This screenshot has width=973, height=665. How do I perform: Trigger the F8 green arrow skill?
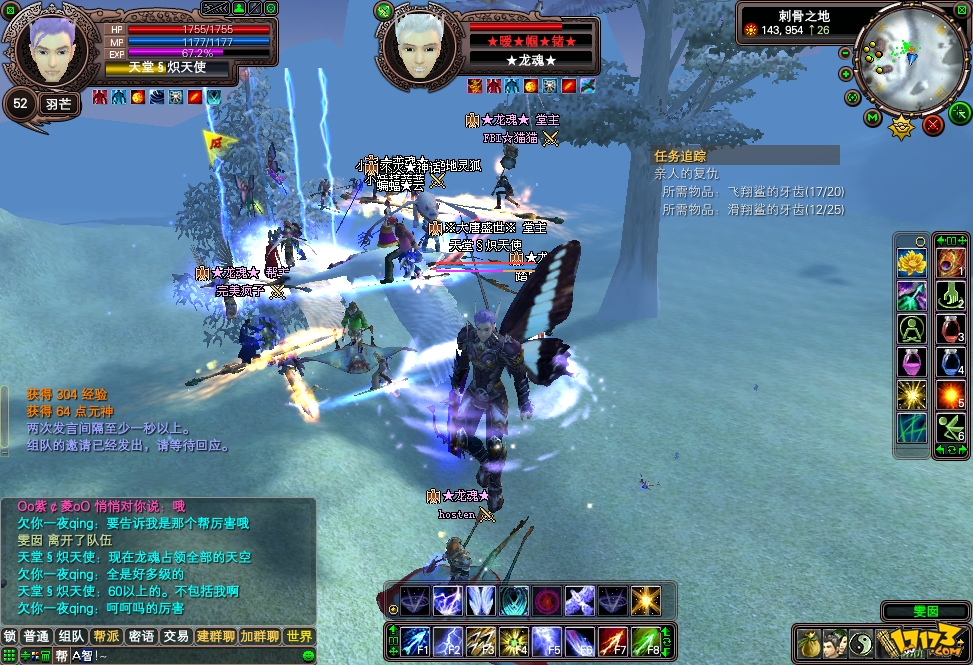(645, 639)
